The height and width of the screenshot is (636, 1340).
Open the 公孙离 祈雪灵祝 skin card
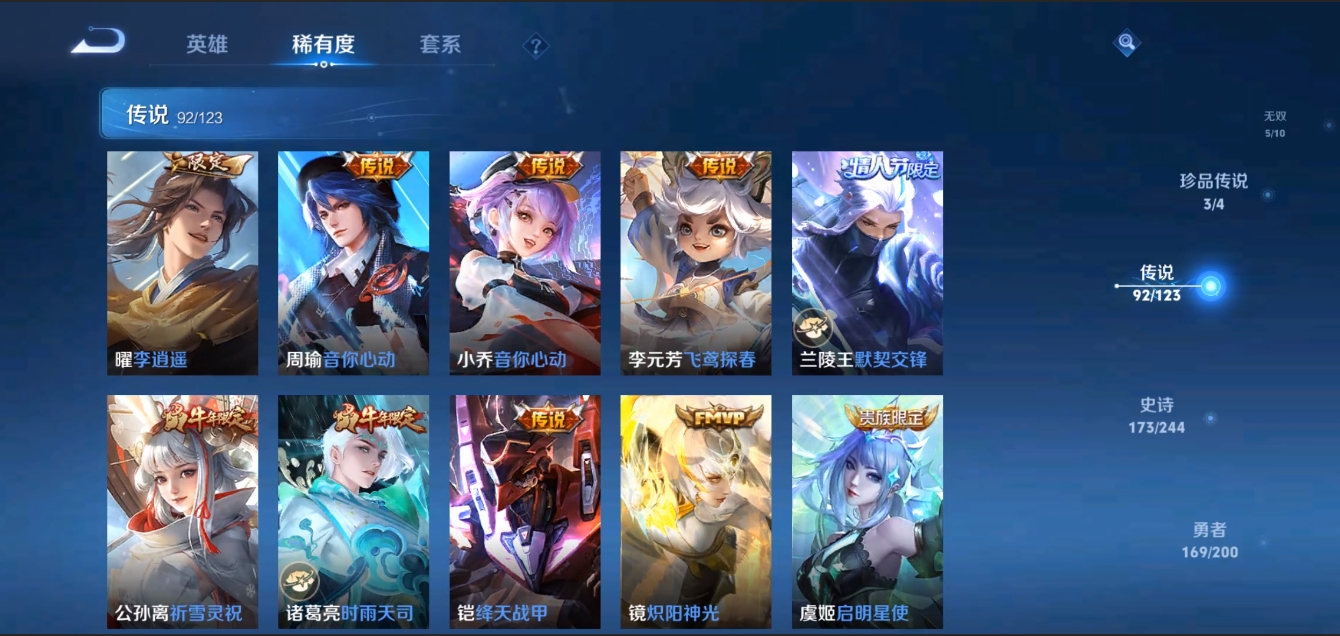[x=182, y=511]
